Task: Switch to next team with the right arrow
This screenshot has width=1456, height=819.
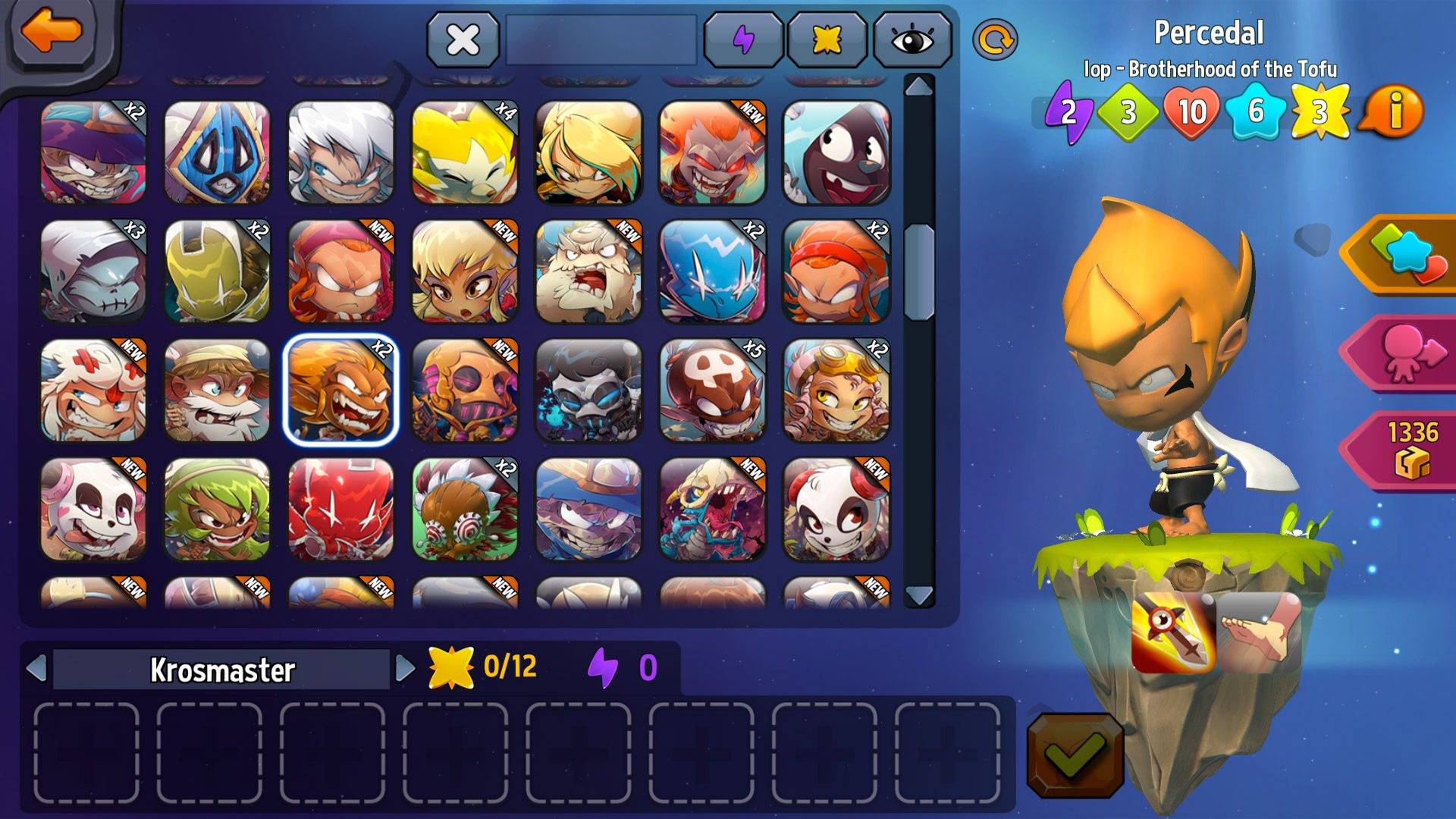Action: pos(405,669)
